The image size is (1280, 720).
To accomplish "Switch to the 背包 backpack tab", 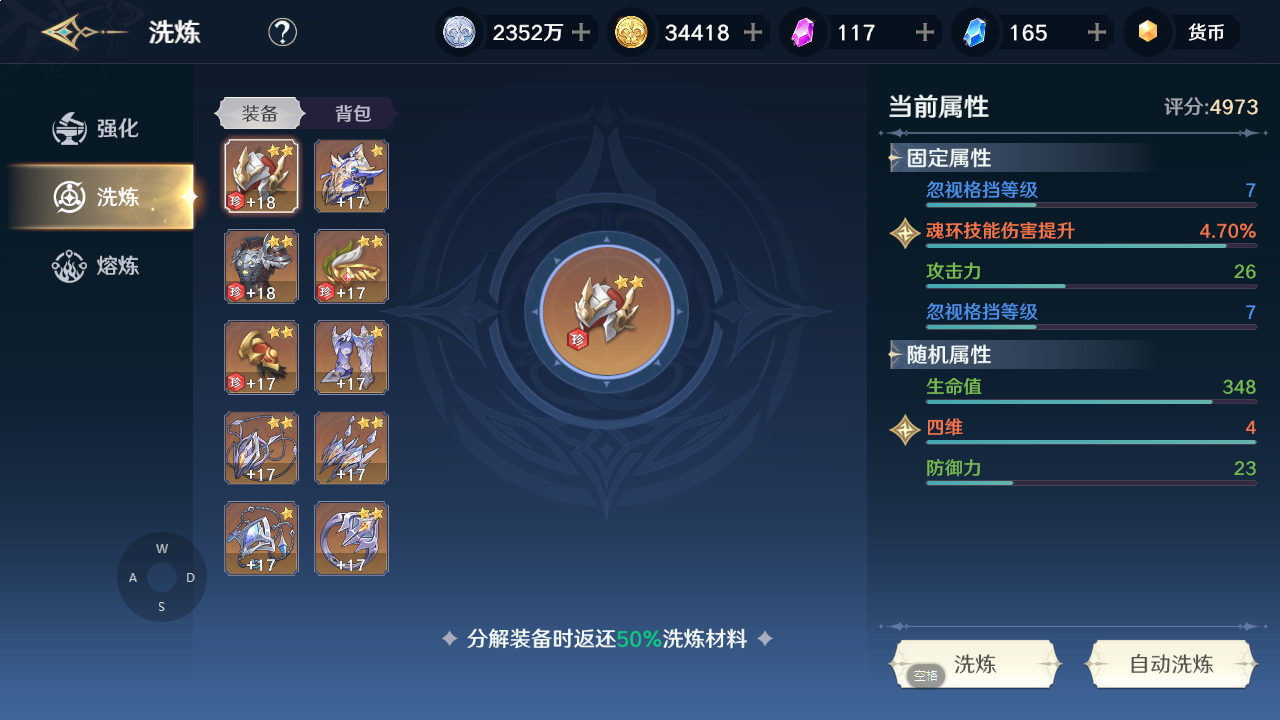I will pyautogui.click(x=352, y=113).
